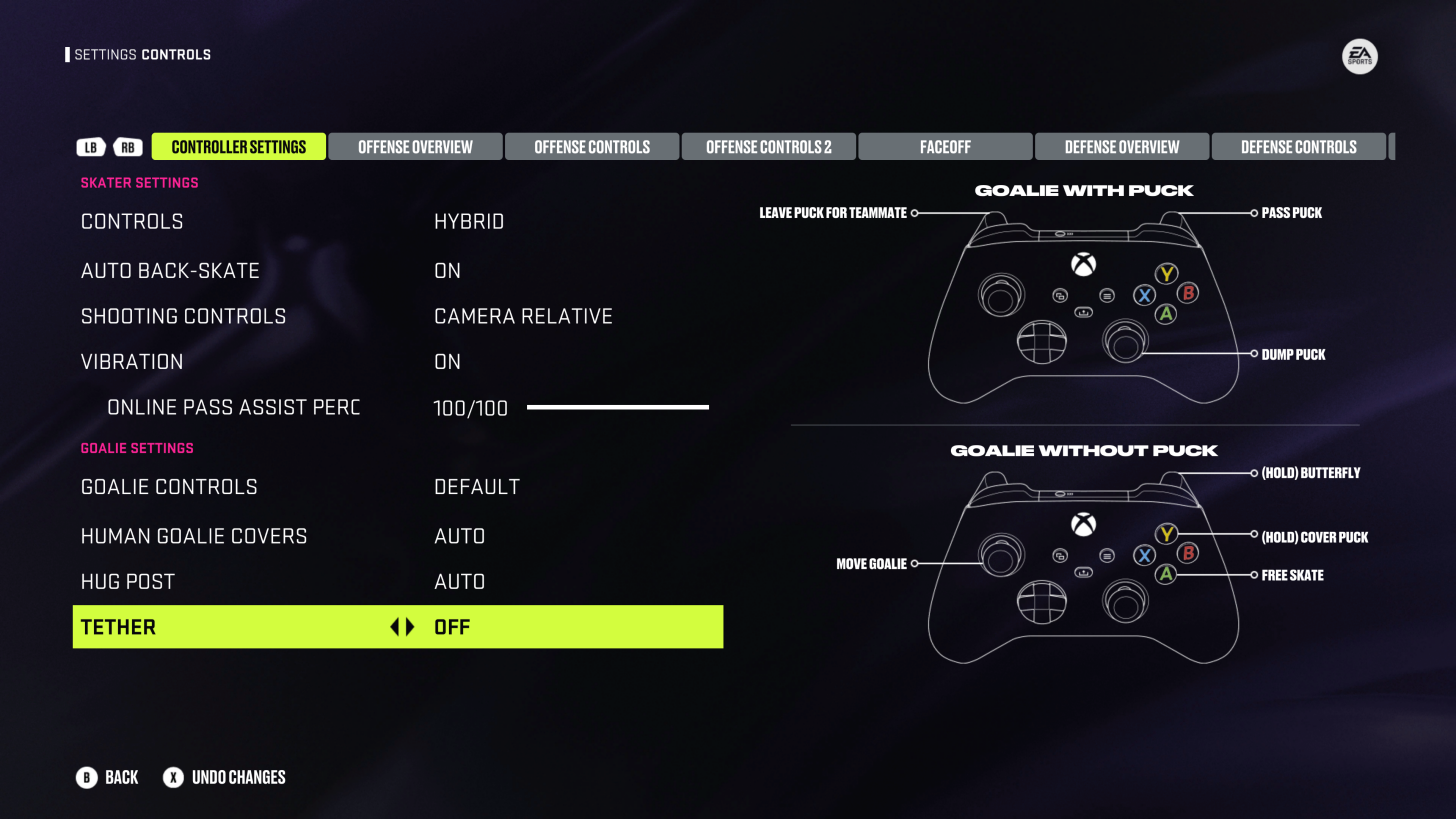Toggle the Vibration setting row
This screenshot has width=1456, height=819.
(397, 362)
